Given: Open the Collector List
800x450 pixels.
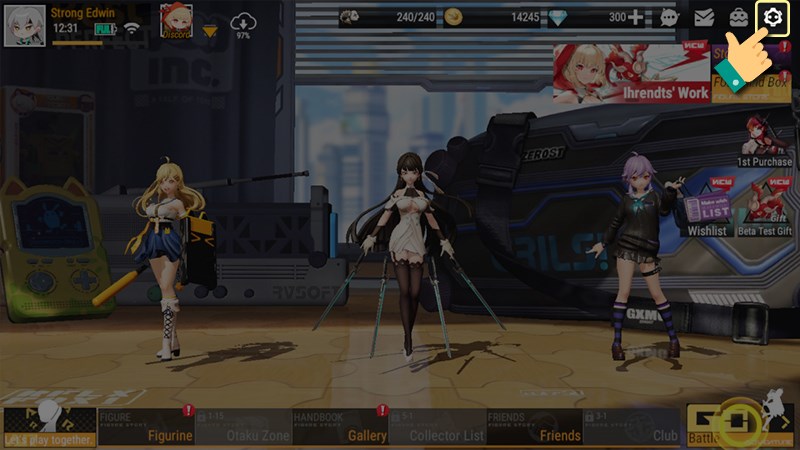Looking at the screenshot, I should coord(437,427).
